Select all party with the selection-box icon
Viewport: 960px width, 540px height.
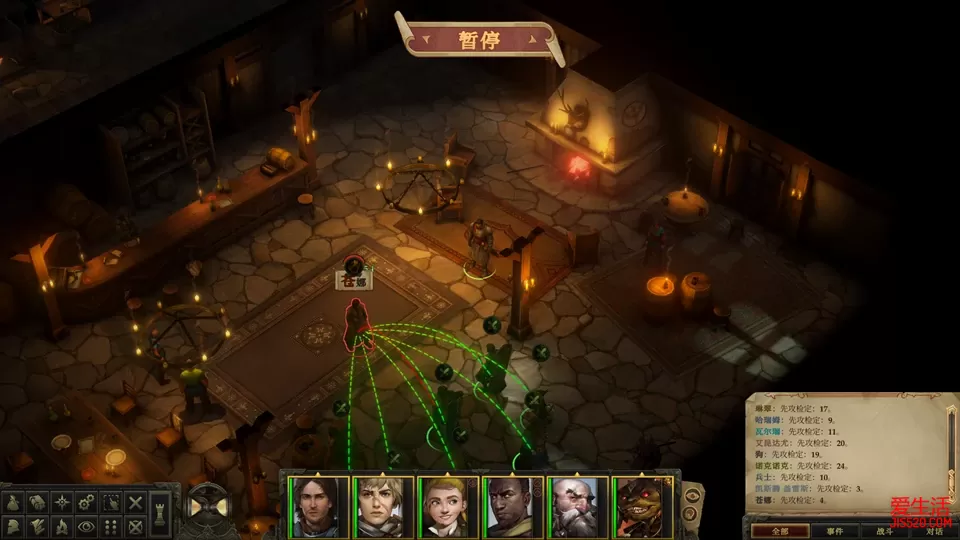(x=111, y=502)
